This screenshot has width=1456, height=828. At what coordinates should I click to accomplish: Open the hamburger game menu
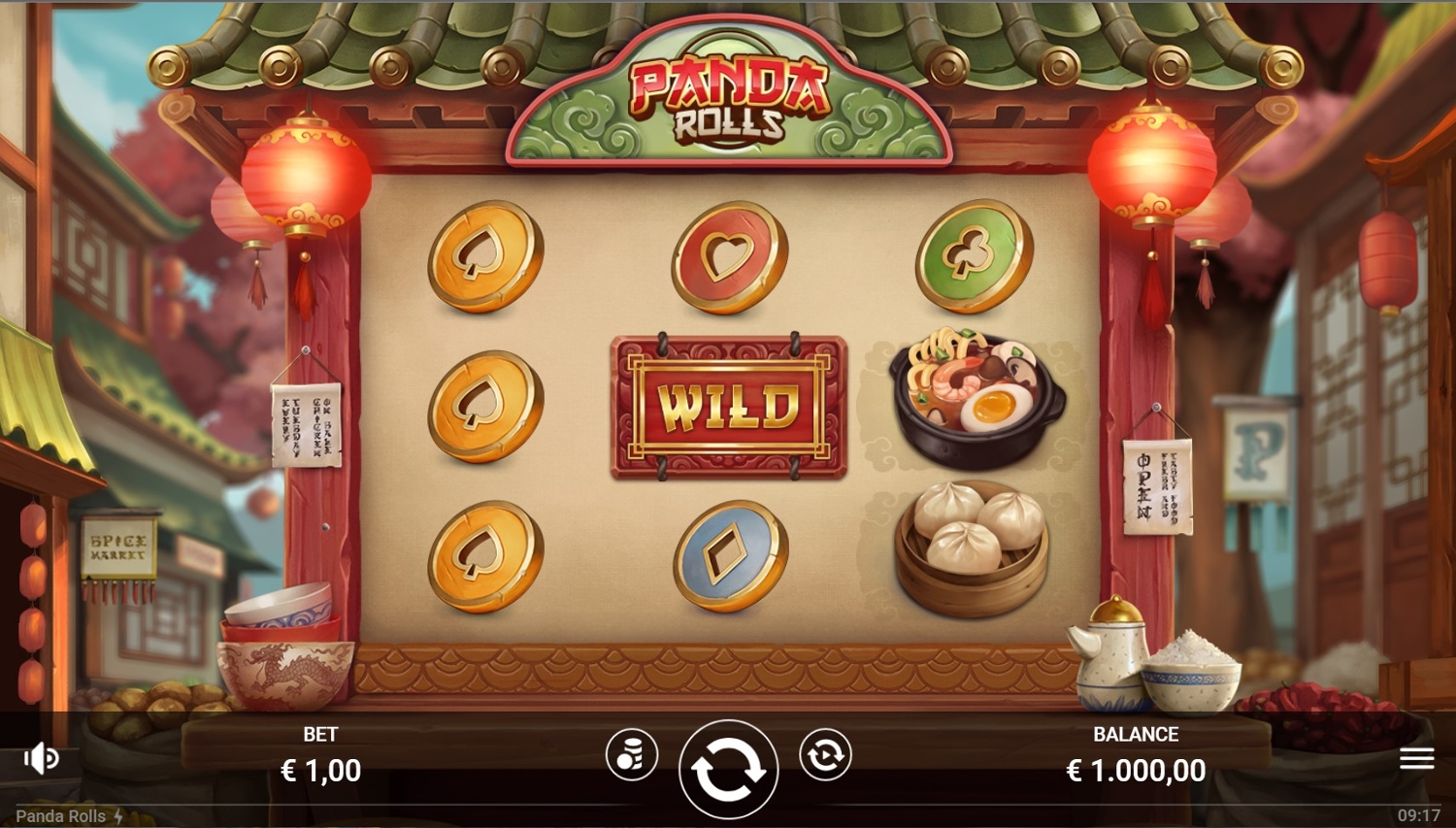1416,758
